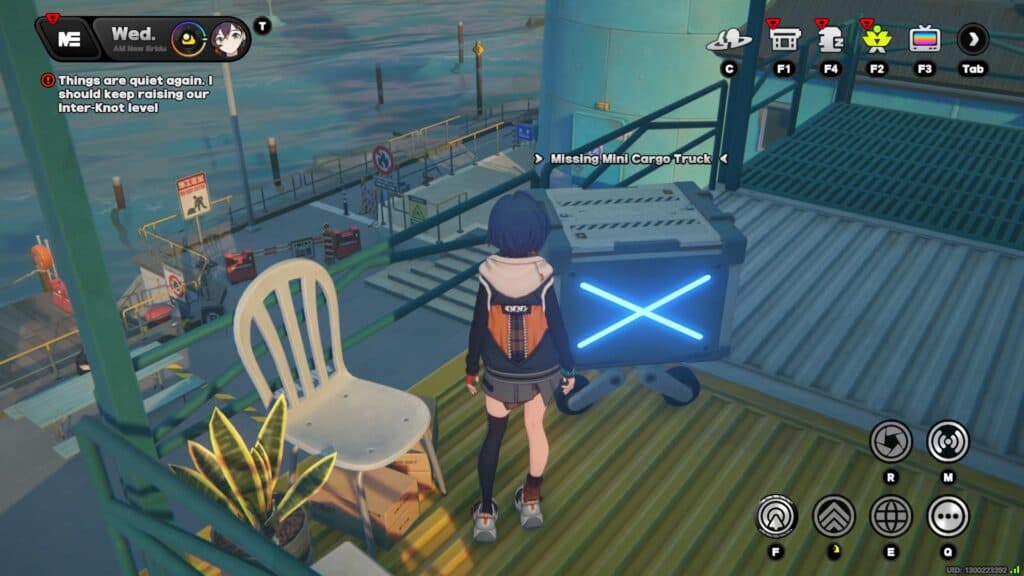Activate the radio signal waves icon
The image size is (1024, 576).
(947, 441)
